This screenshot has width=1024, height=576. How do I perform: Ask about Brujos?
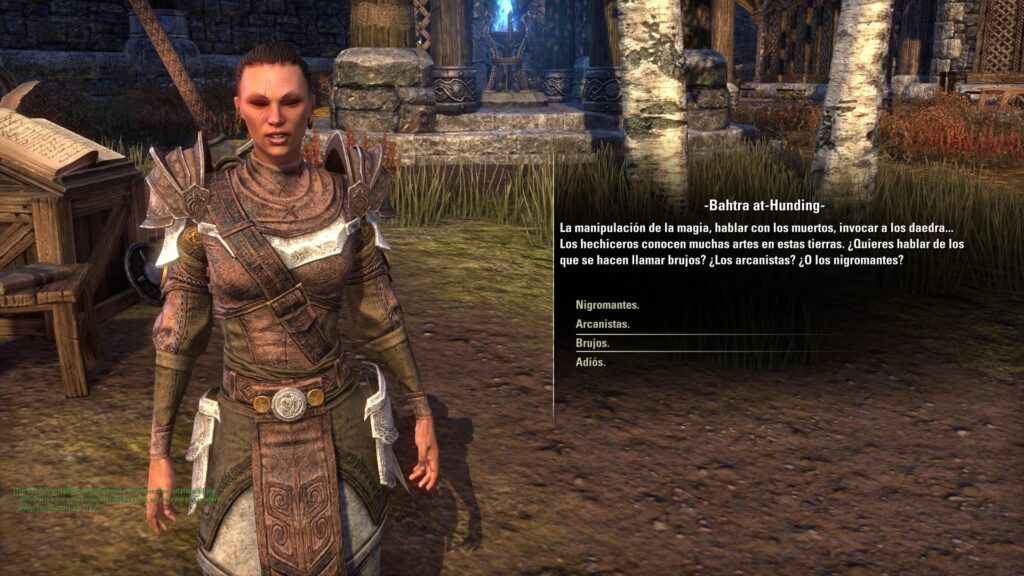[x=593, y=343]
